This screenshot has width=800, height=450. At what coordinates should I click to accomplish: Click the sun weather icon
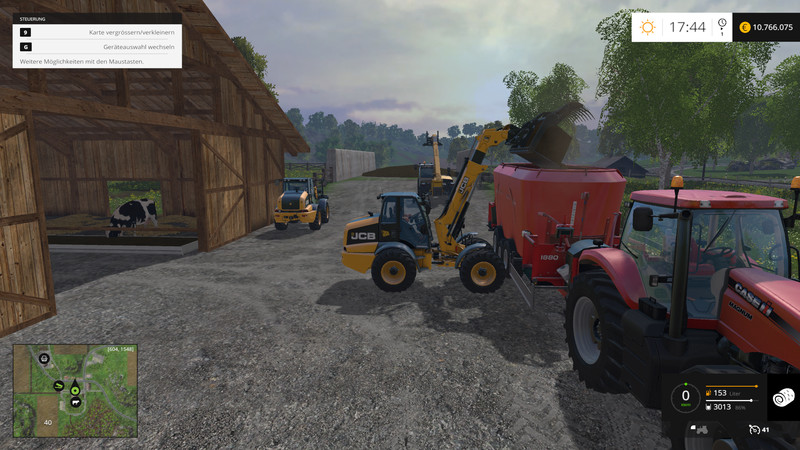click(x=648, y=27)
